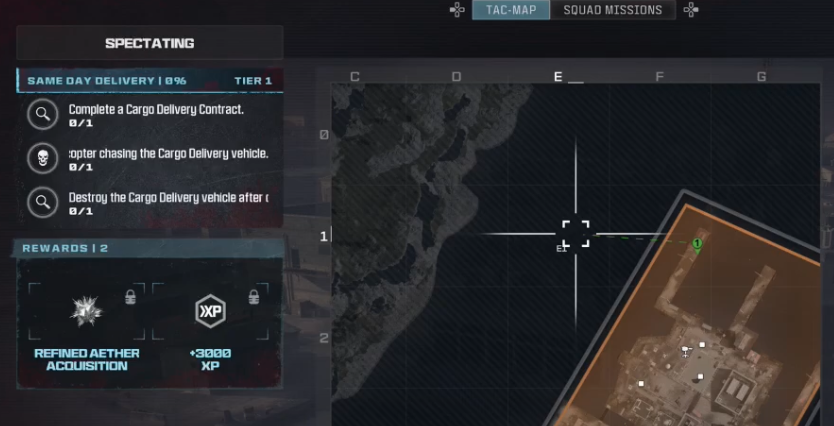This screenshot has width=834, height=426.
Task: Switch to the TAC-MAP tab
Action: click(x=511, y=10)
